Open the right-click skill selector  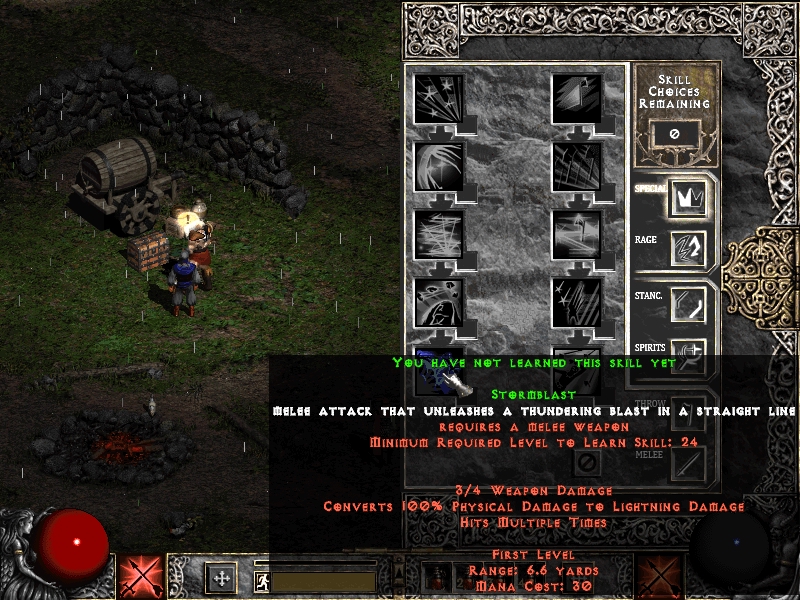(x=658, y=577)
